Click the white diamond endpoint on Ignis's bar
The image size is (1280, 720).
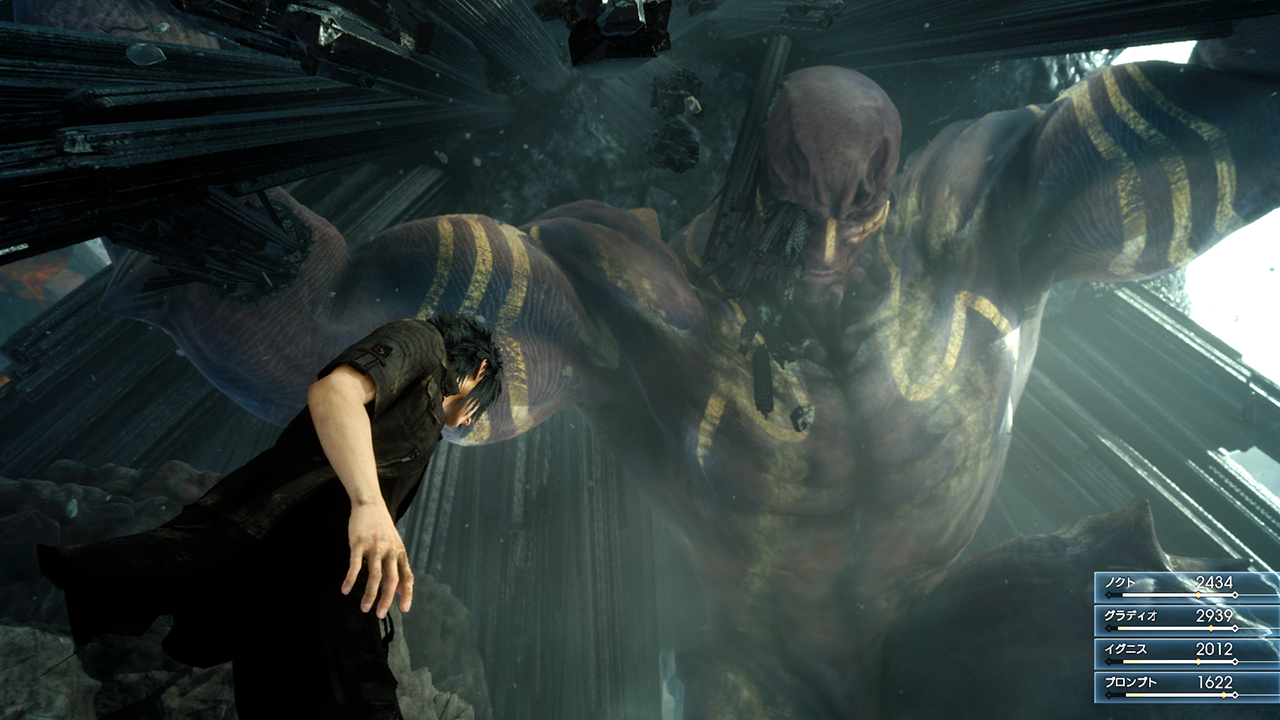(x=1235, y=661)
